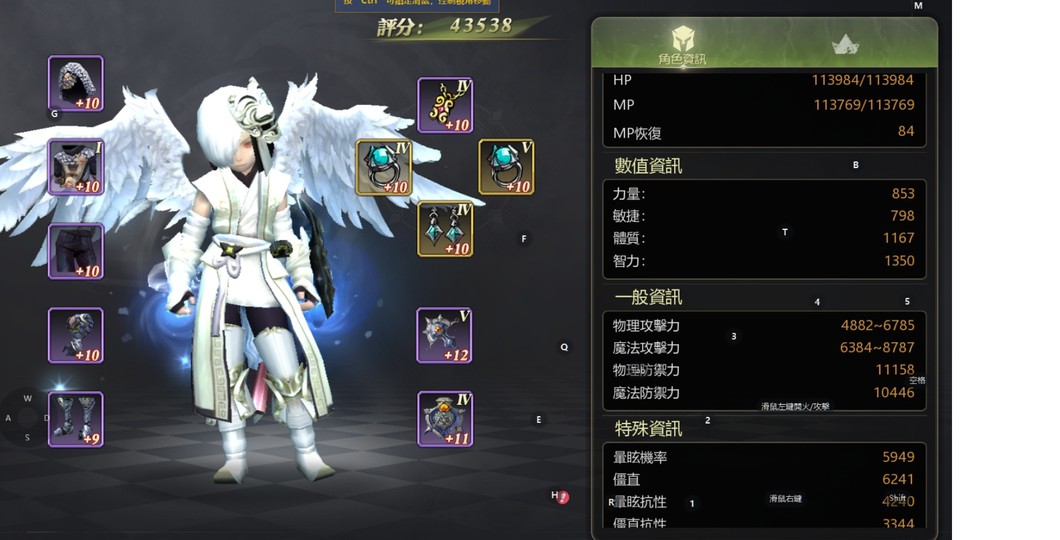1060x540 pixels.
Task: Select the grade IV ring slot
Action: (x=384, y=167)
